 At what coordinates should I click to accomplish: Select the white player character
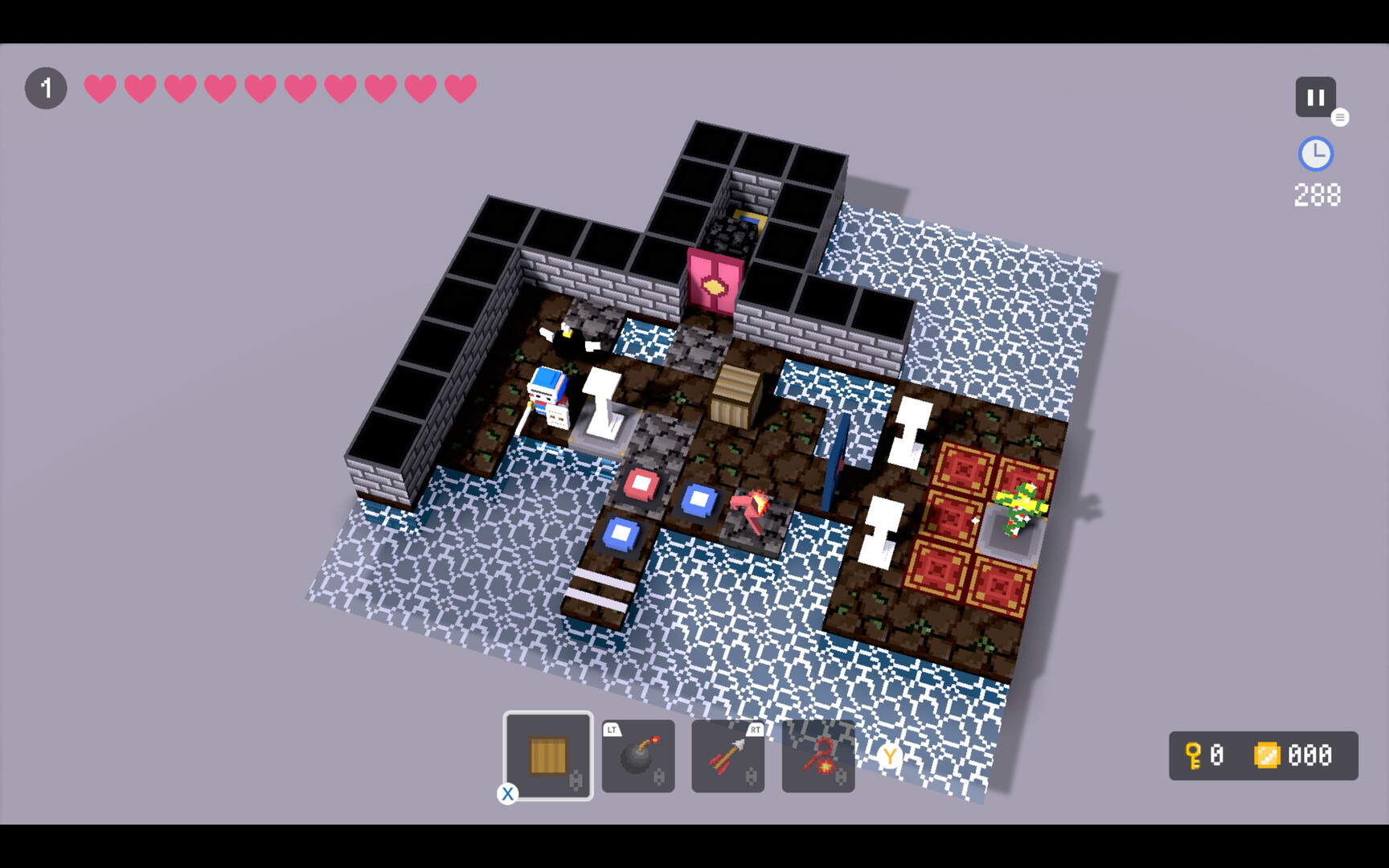pos(545,394)
